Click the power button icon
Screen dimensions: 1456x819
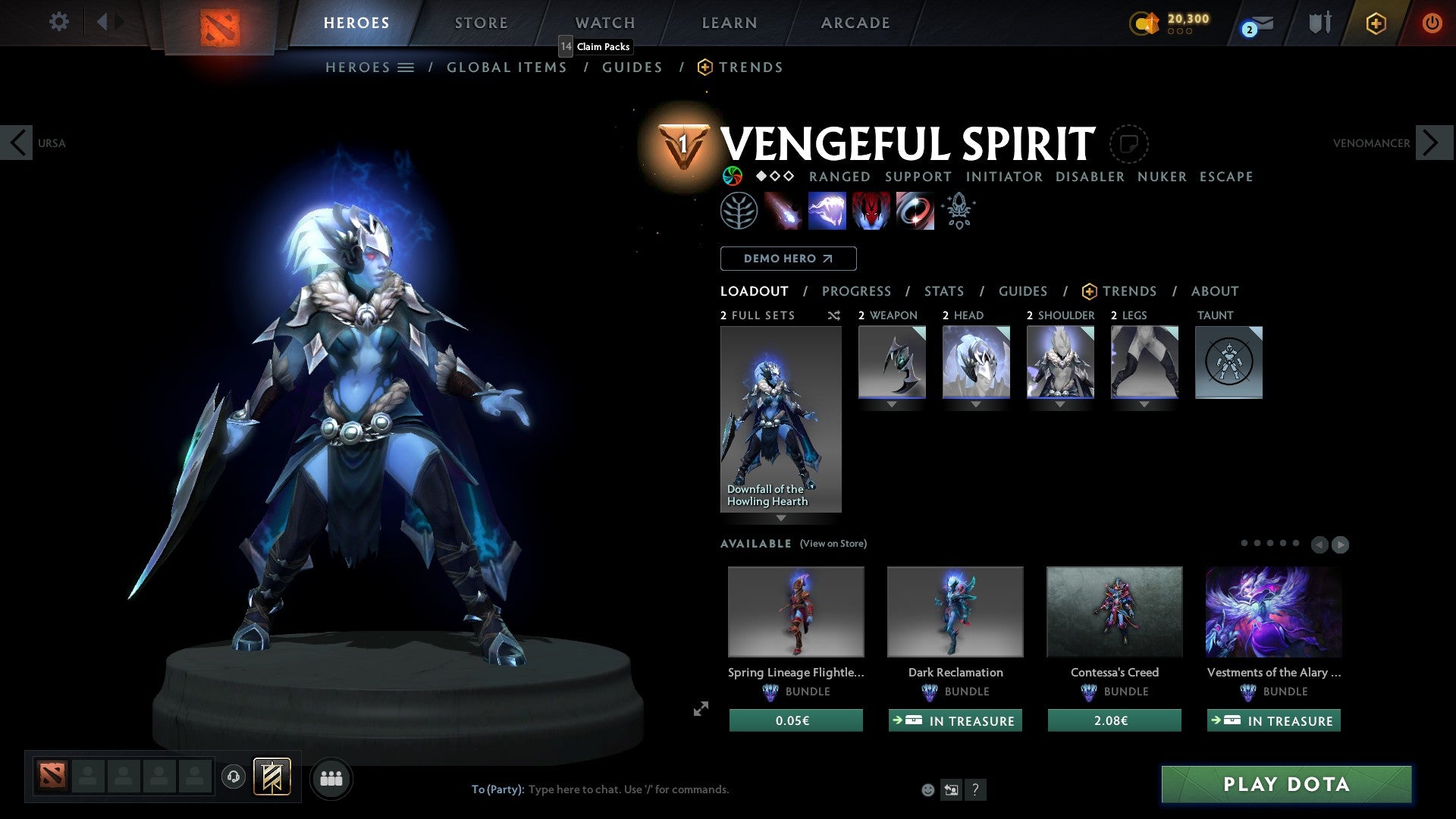point(1432,24)
